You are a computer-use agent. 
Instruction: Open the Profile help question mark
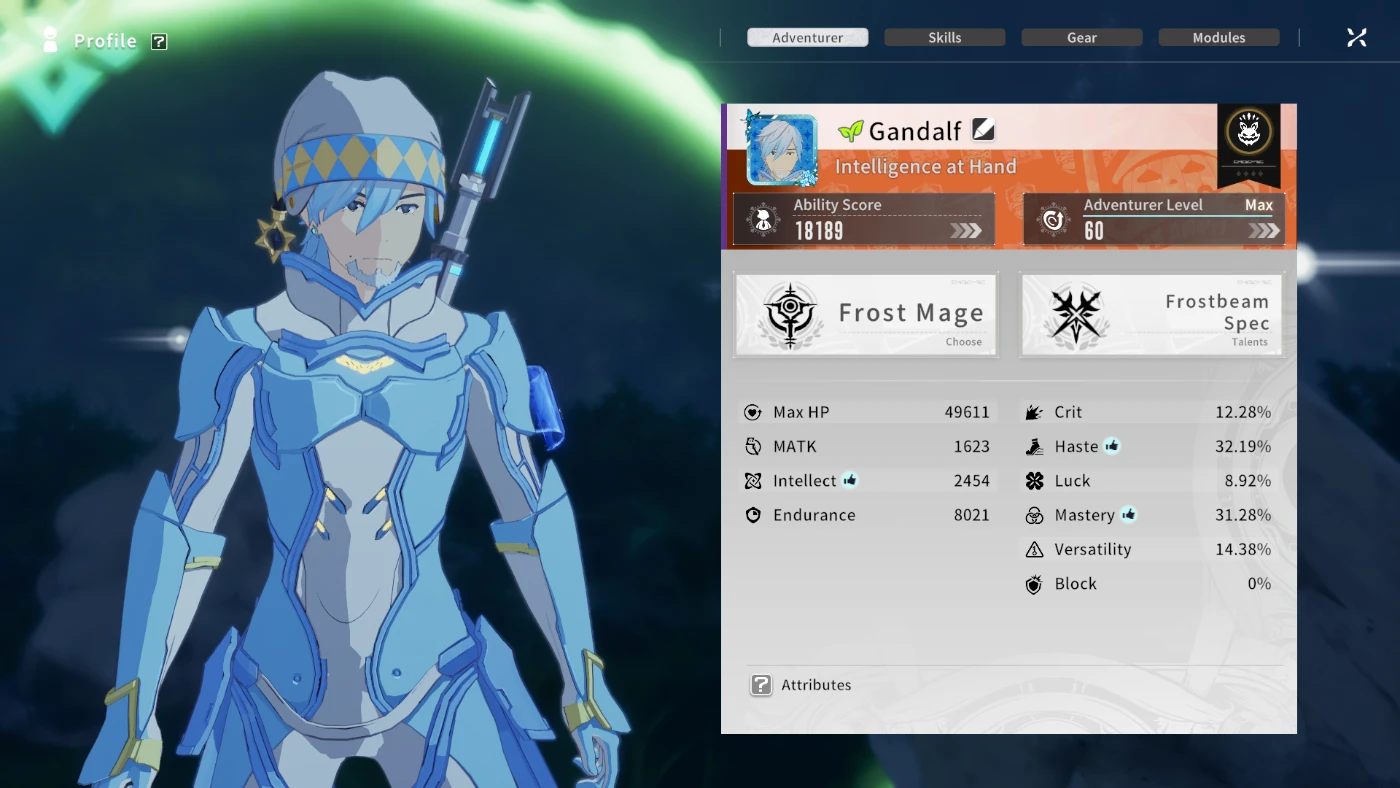point(159,41)
